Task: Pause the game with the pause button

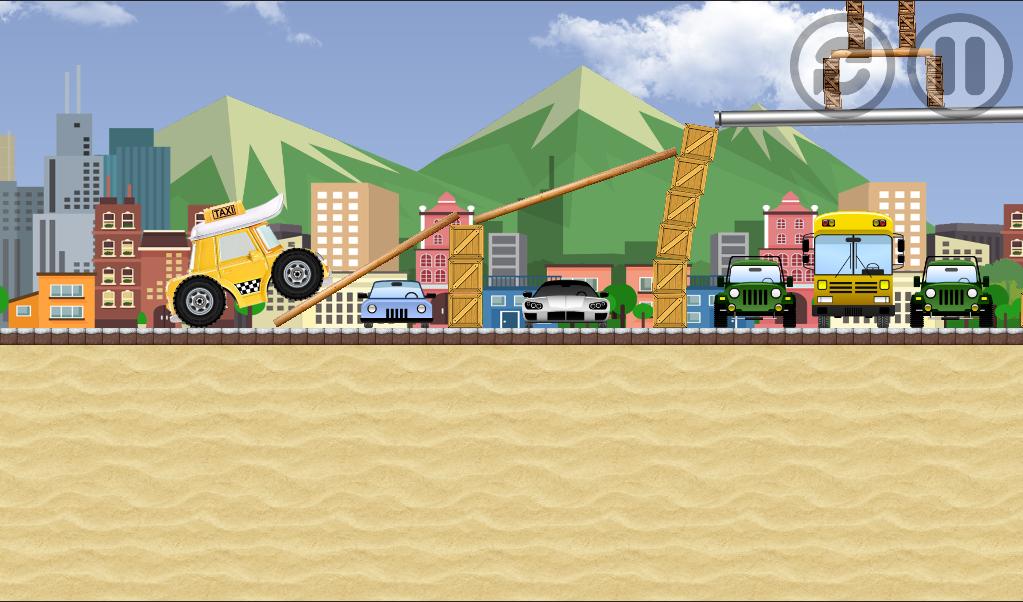Action: tap(958, 65)
